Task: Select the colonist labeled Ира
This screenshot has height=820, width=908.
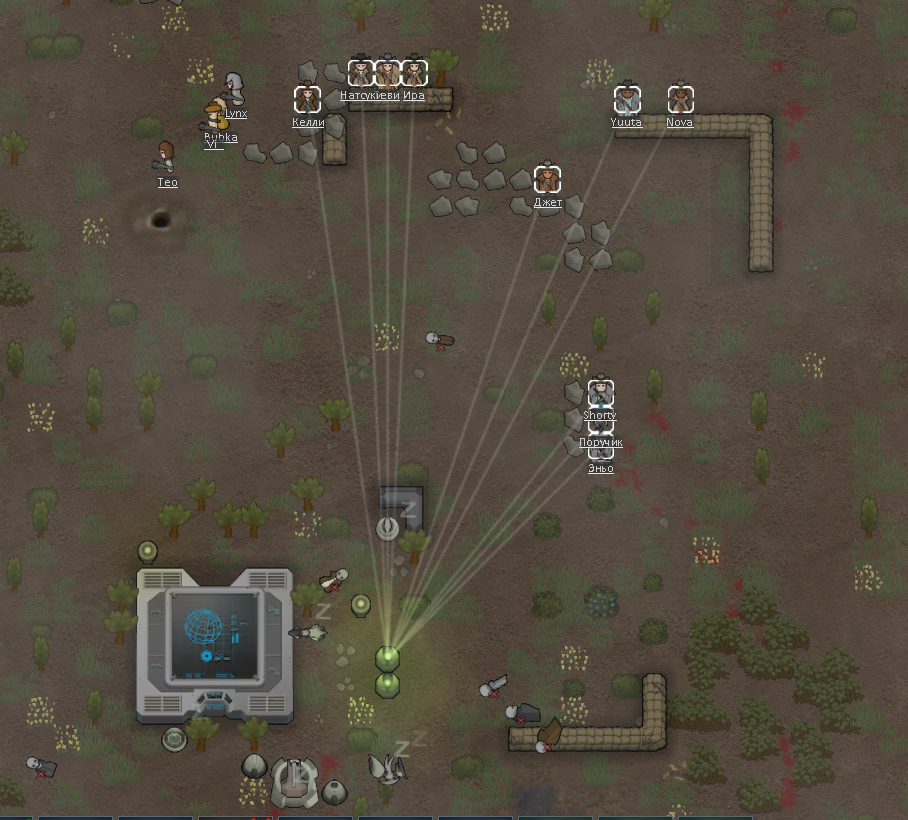Action: tap(414, 73)
